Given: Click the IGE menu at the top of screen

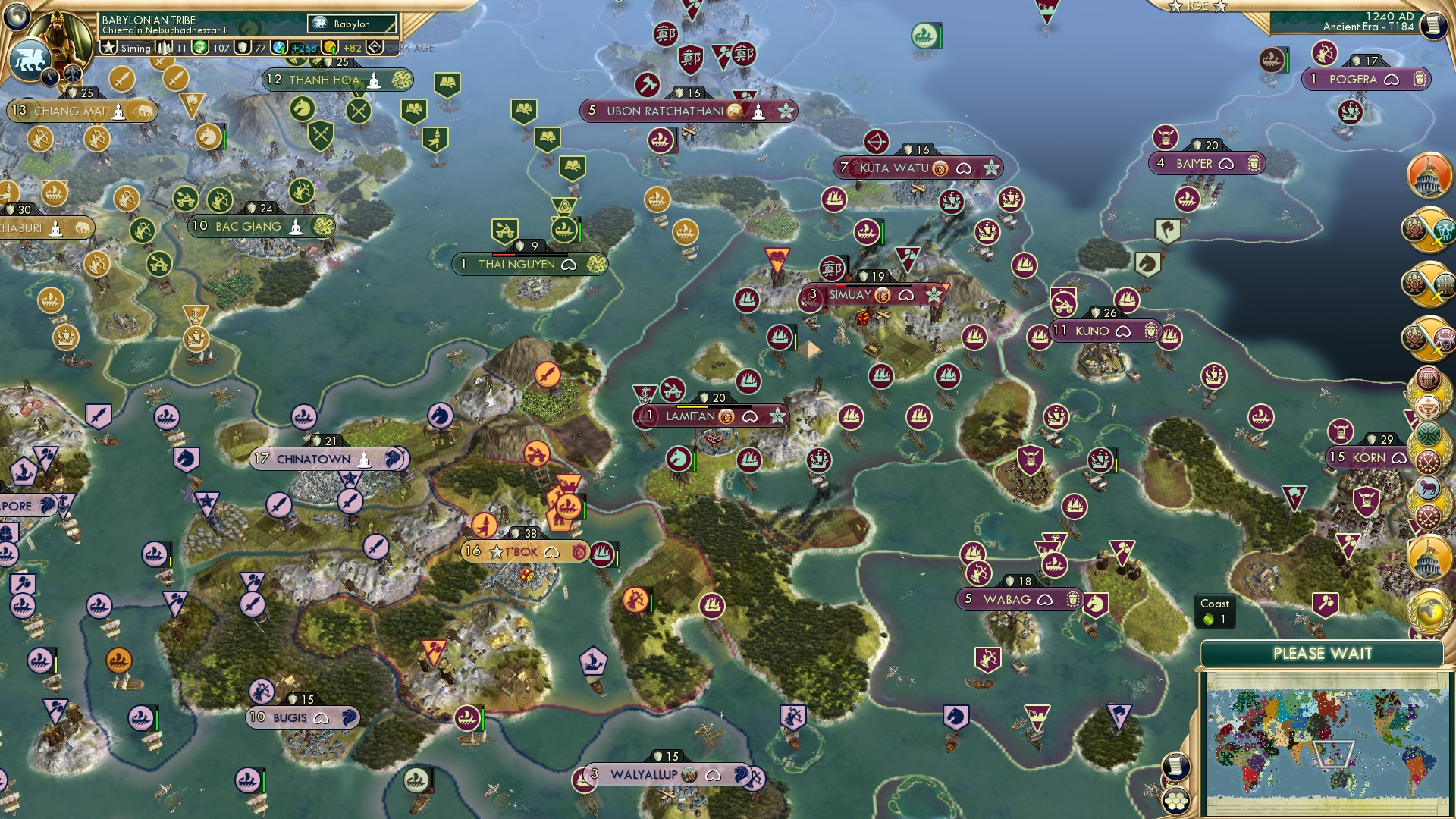Looking at the screenshot, I should (x=1200, y=6).
